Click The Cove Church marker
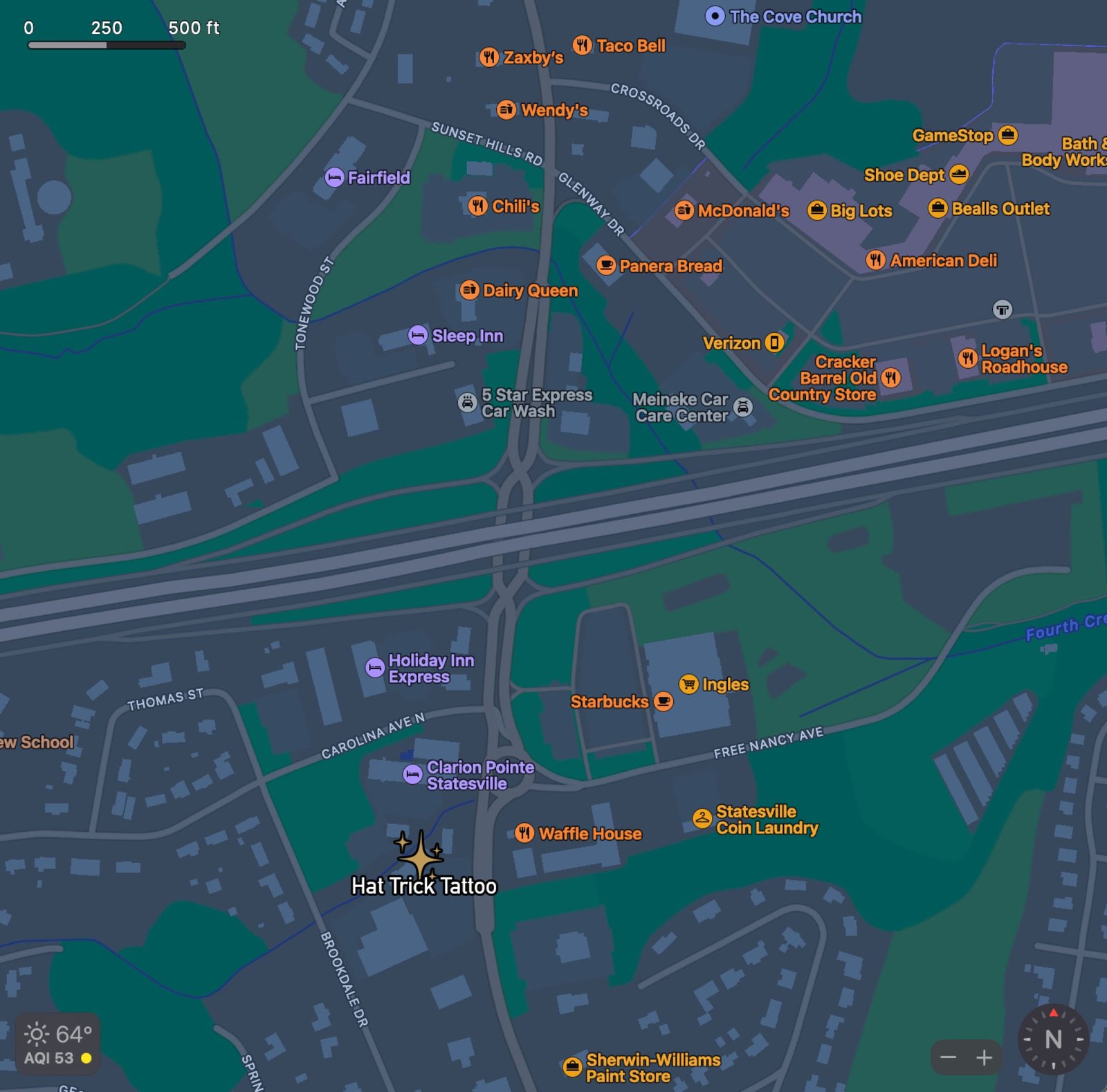 [716, 17]
